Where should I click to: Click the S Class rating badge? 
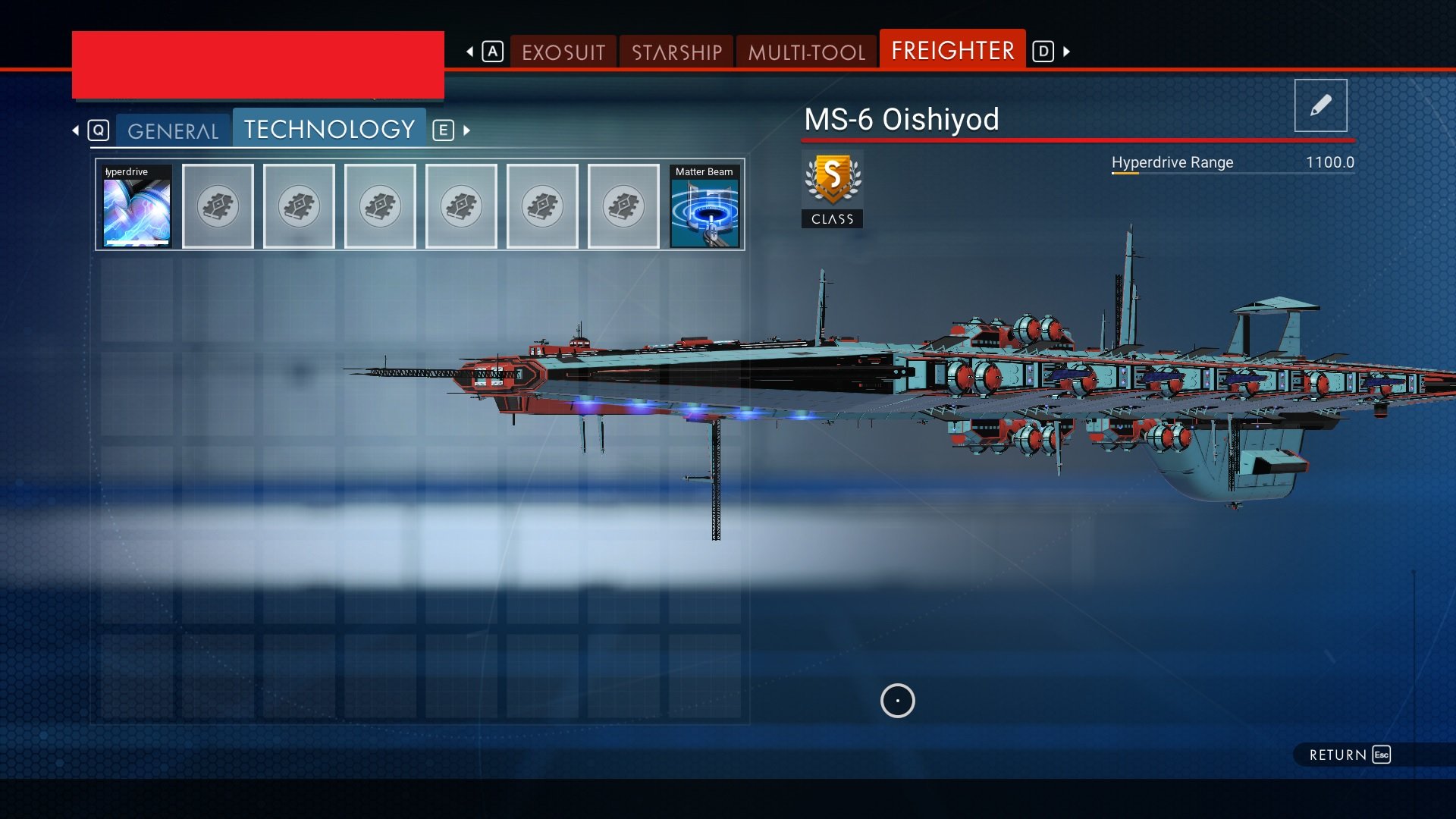(833, 190)
